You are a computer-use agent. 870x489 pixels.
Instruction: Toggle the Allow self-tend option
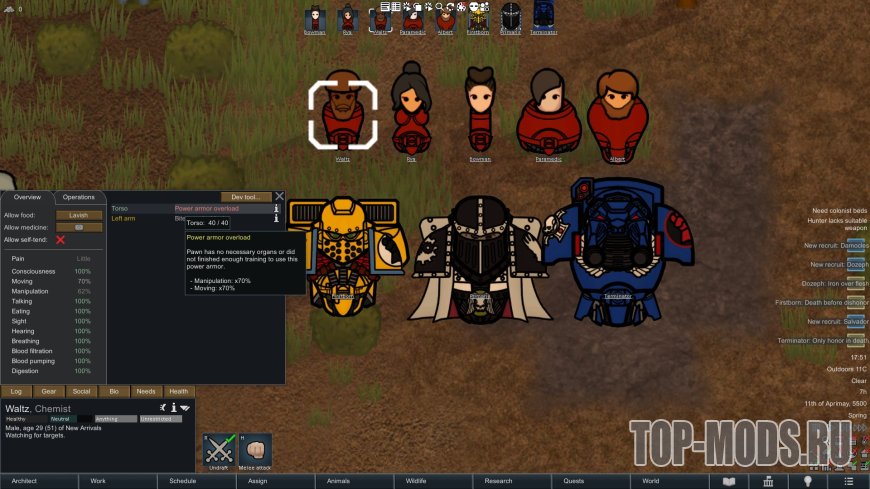pyautogui.click(x=61, y=240)
